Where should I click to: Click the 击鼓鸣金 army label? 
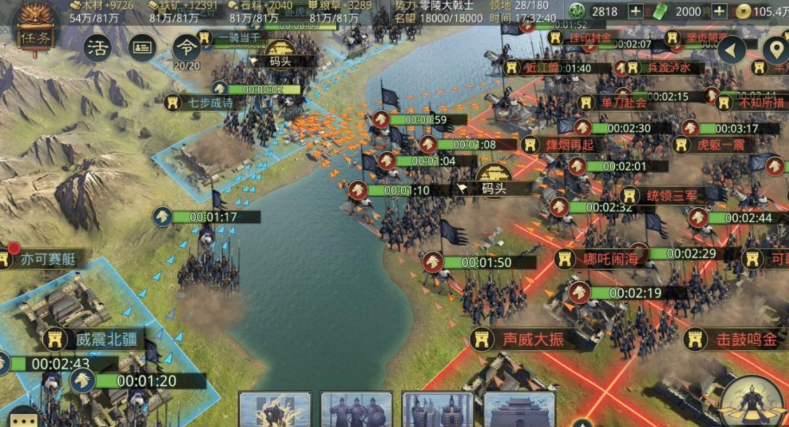coord(744,340)
